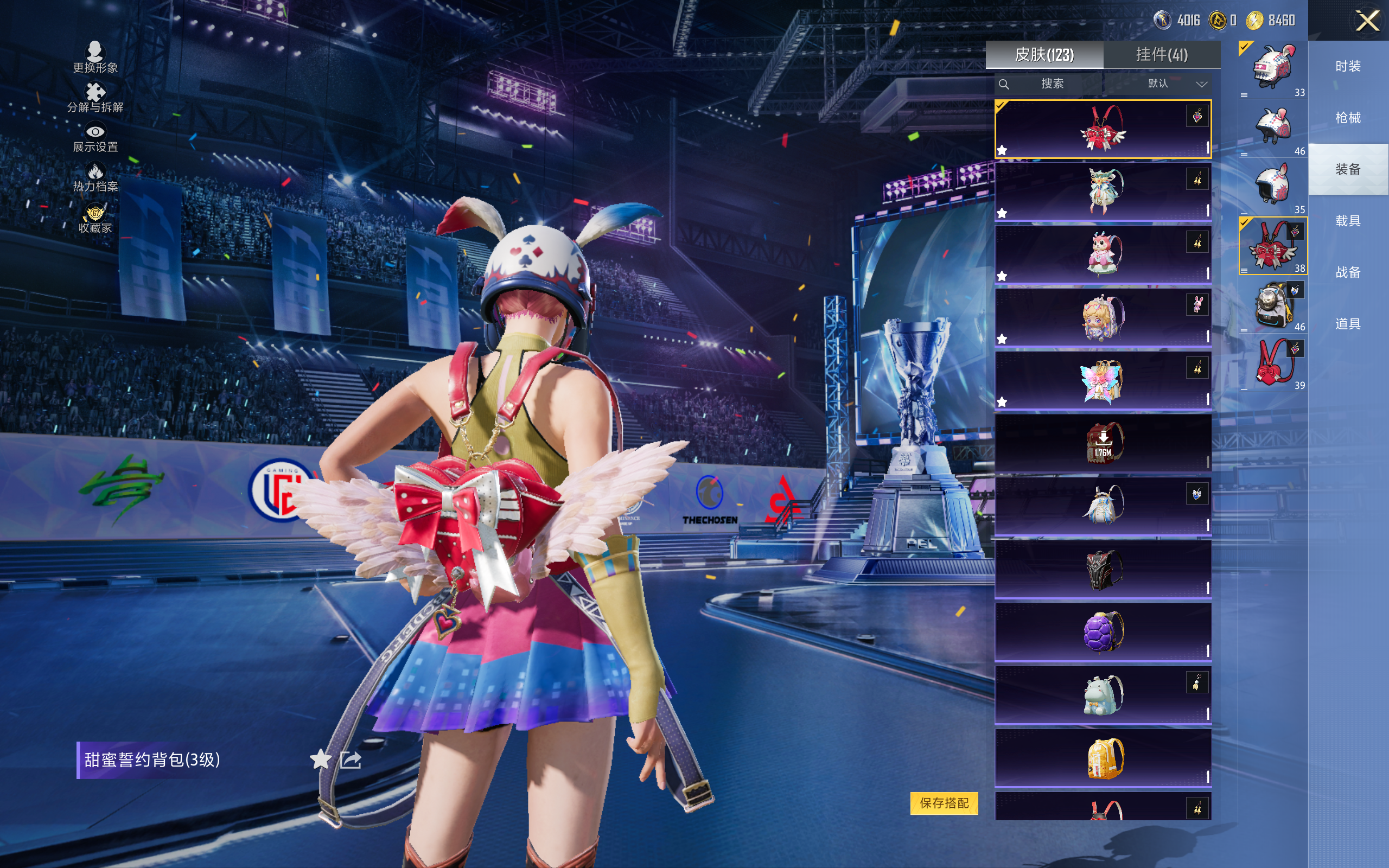Open the 默认 sort dropdown
1389x868 pixels.
[x=1177, y=84]
